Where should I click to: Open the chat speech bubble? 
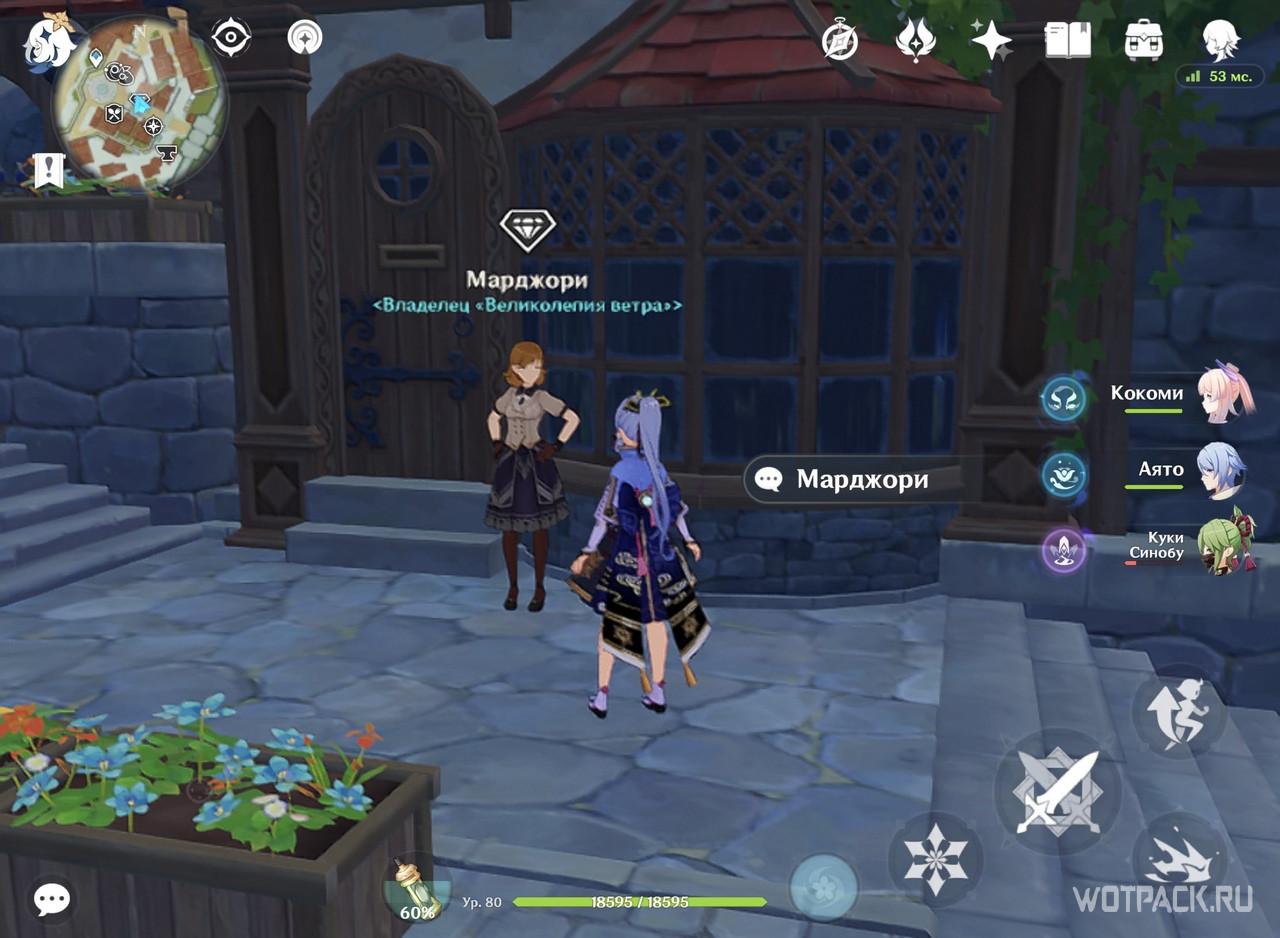click(52, 899)
